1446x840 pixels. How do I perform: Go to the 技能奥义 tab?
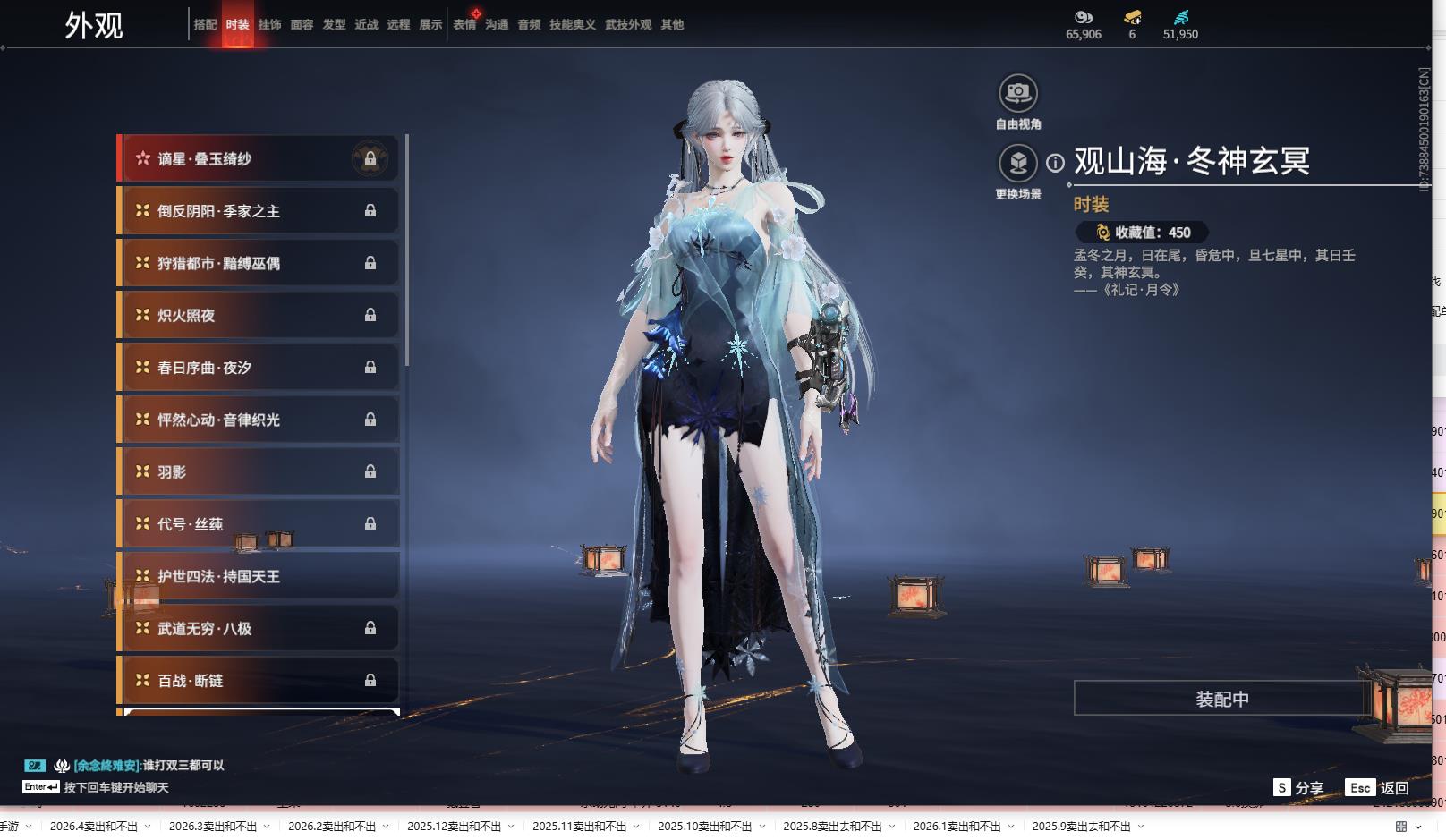tap(572, 25)
